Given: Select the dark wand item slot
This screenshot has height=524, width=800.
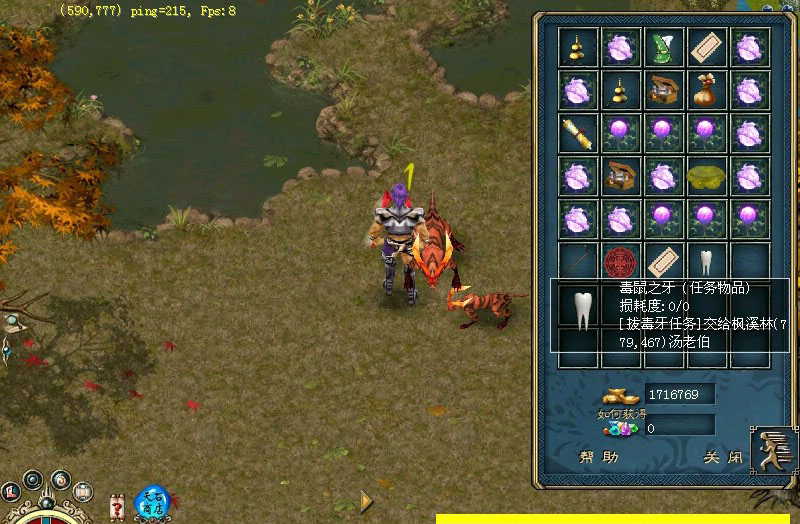Looking at the screenshot, I should 577,262.
